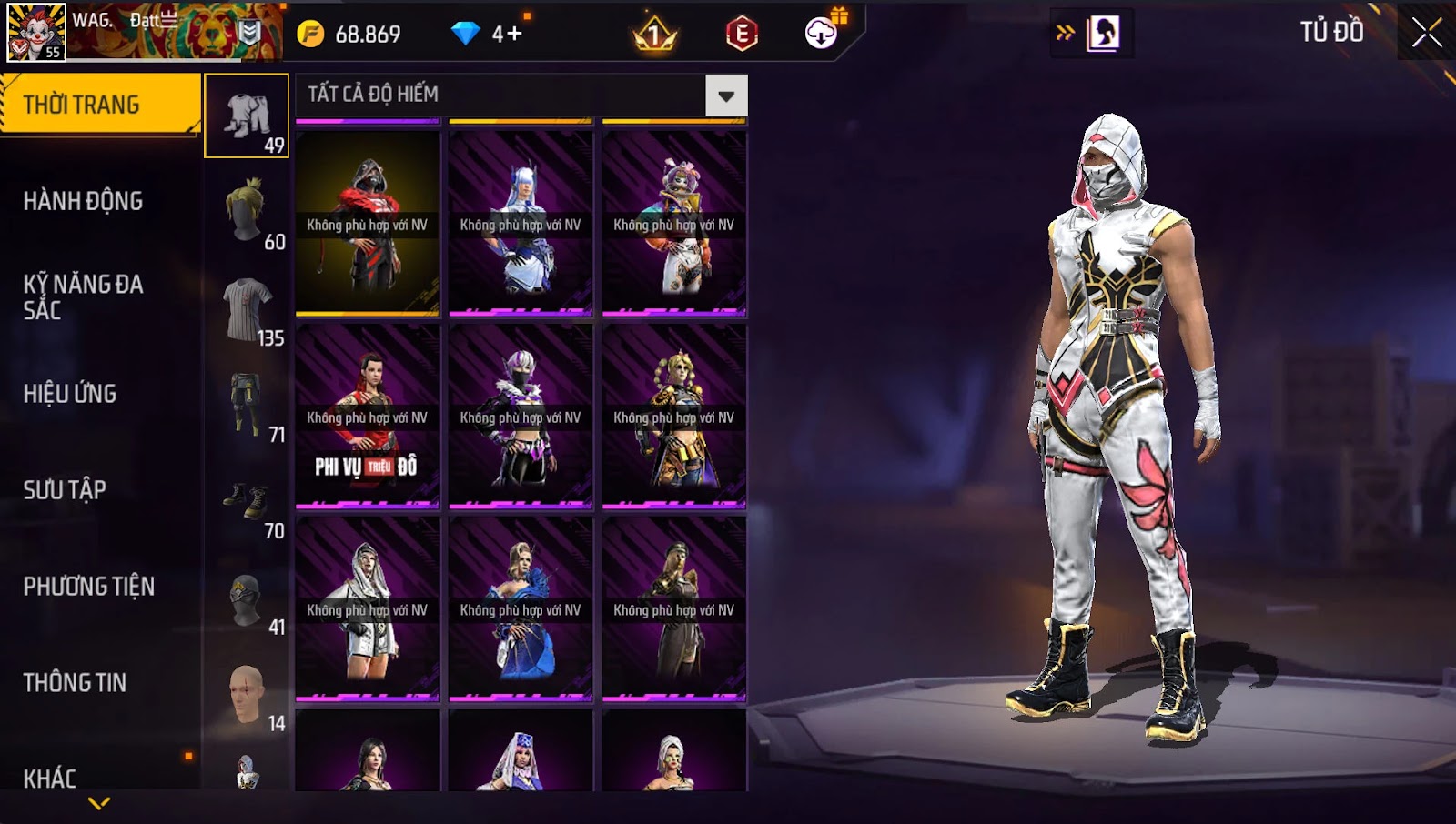Screen dimensions: 1456x824
Task: Close the Tủ Đồ wardrobe screen
Action: point(1426,33)
